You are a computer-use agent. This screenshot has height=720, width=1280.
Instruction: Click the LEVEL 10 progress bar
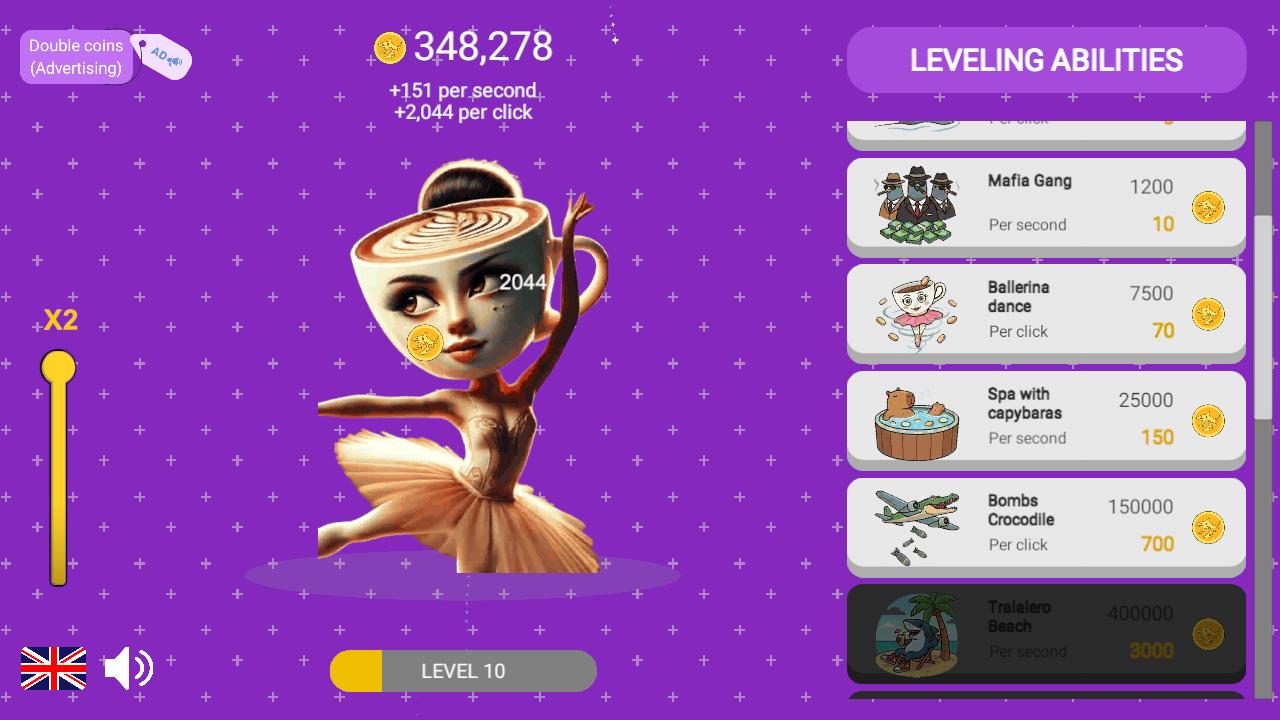(463, 670)
